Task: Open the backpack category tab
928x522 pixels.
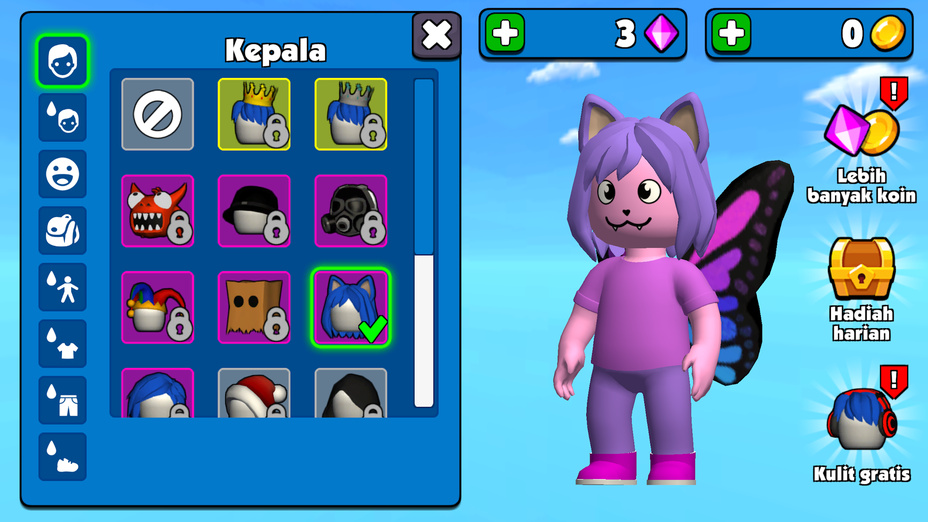Action: coord(63,230)
